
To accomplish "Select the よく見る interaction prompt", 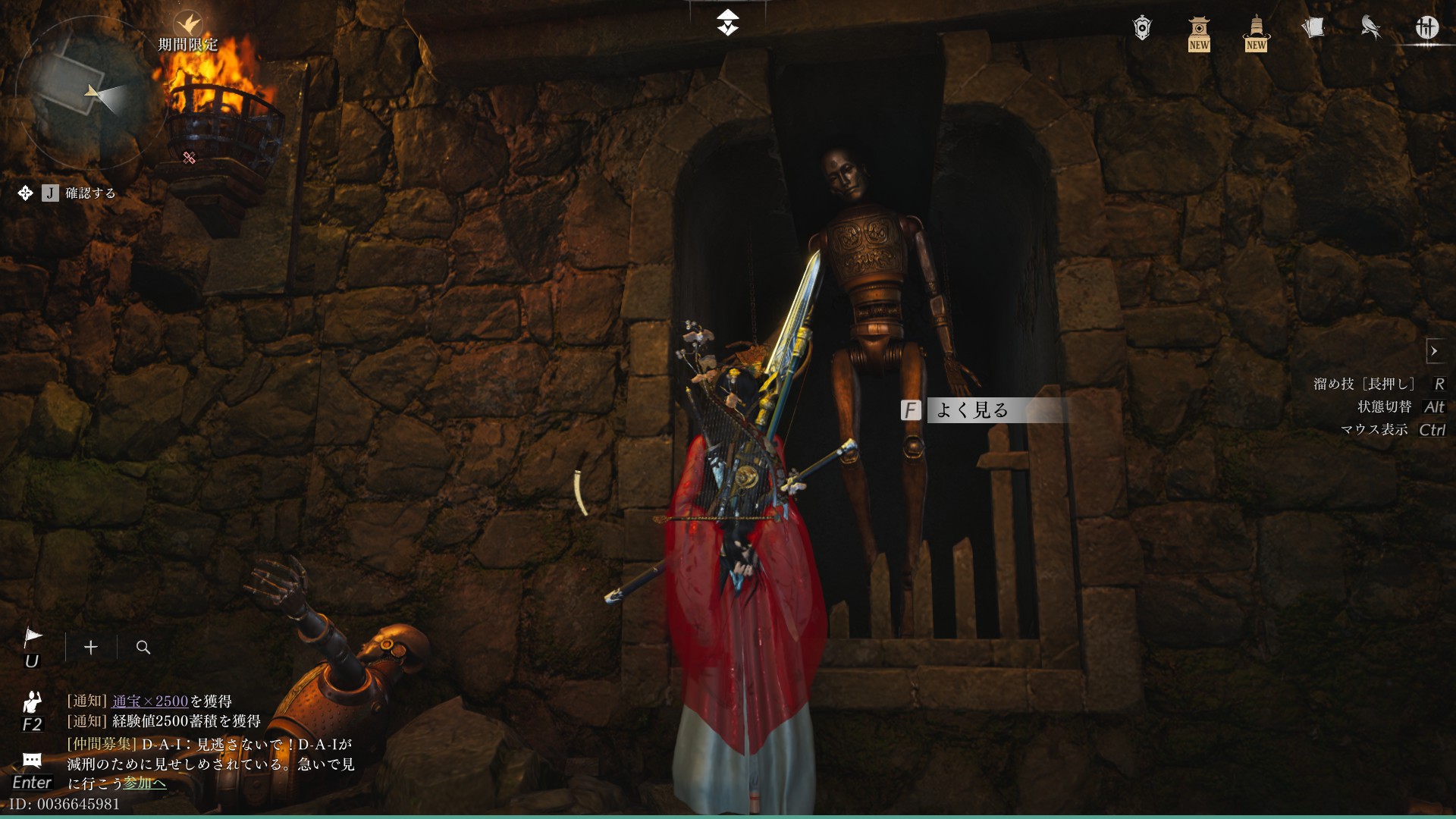I will point(971,410).
